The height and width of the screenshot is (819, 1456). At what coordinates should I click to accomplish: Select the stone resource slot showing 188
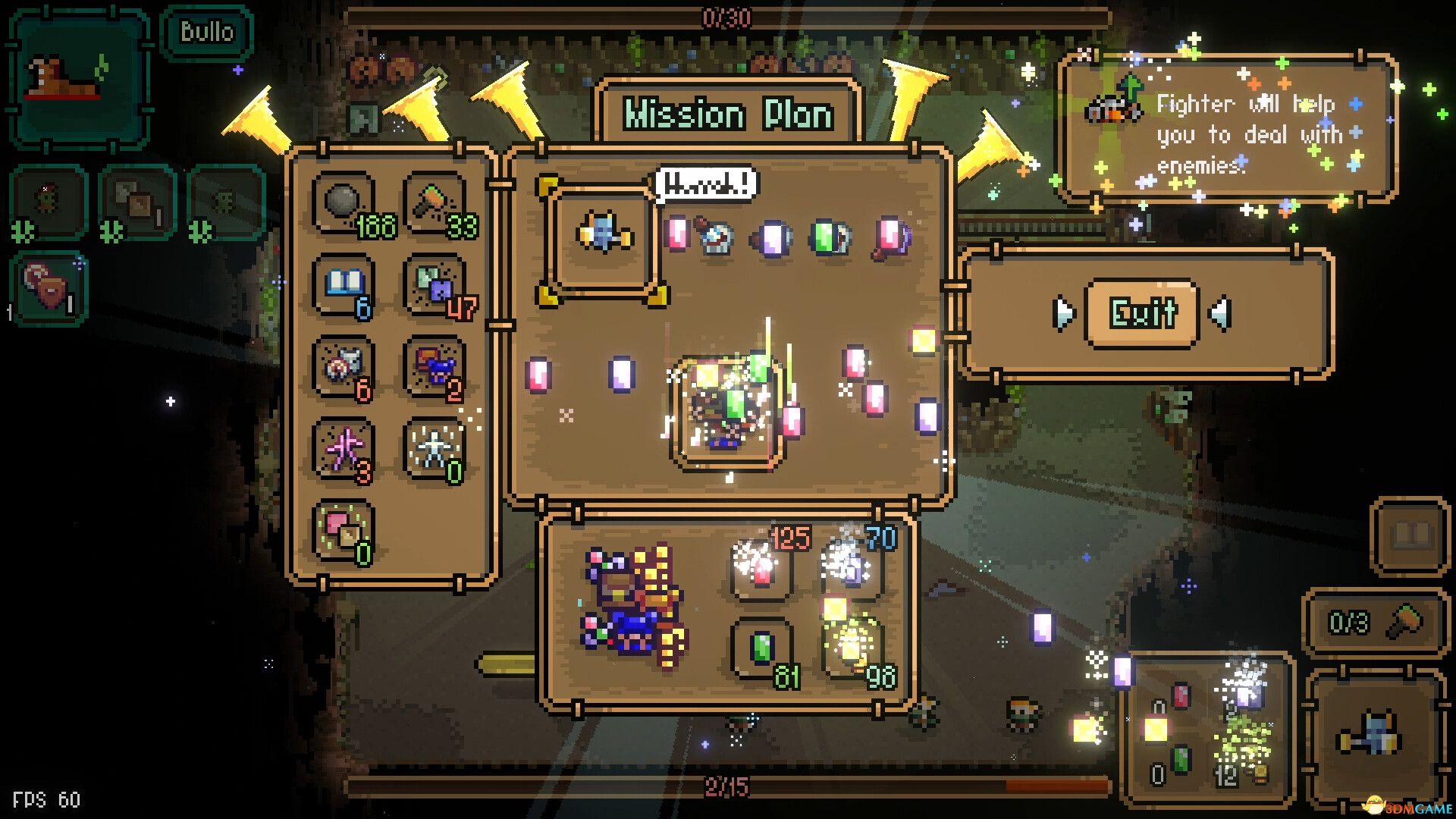pyautogui.click(x=345, y=205)
